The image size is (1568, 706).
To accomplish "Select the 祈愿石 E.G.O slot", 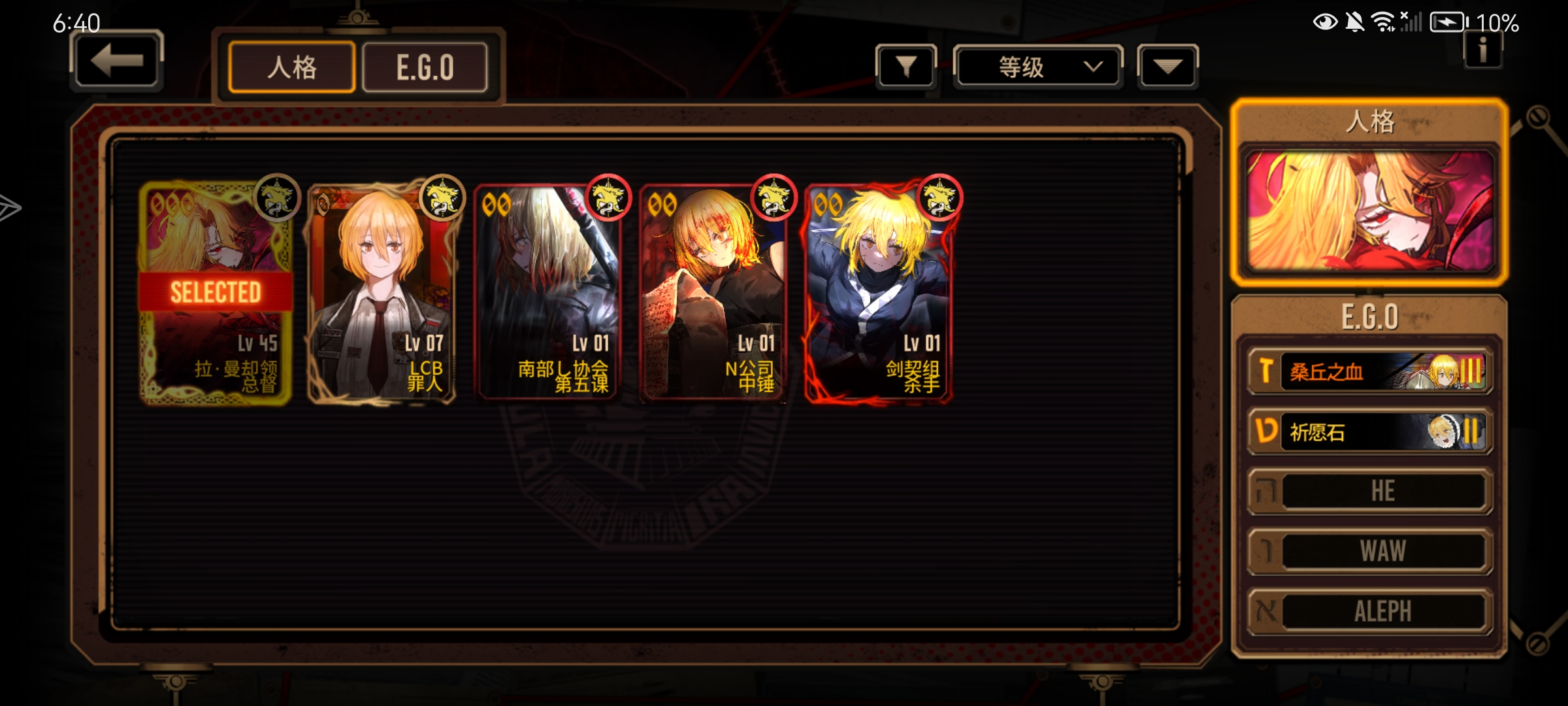I will click(1369, 431).
